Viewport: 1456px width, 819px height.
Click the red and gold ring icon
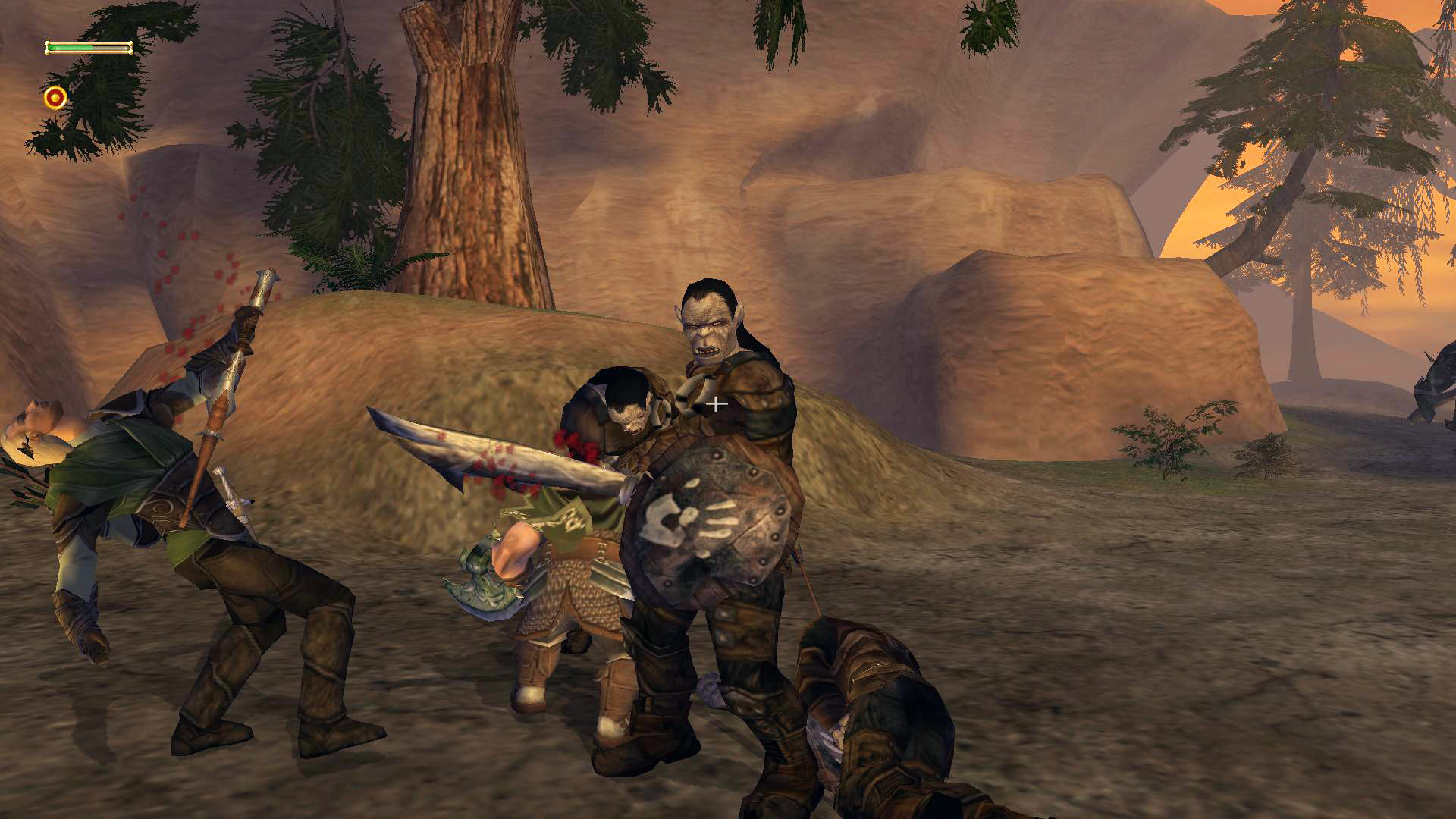[55, 98]
